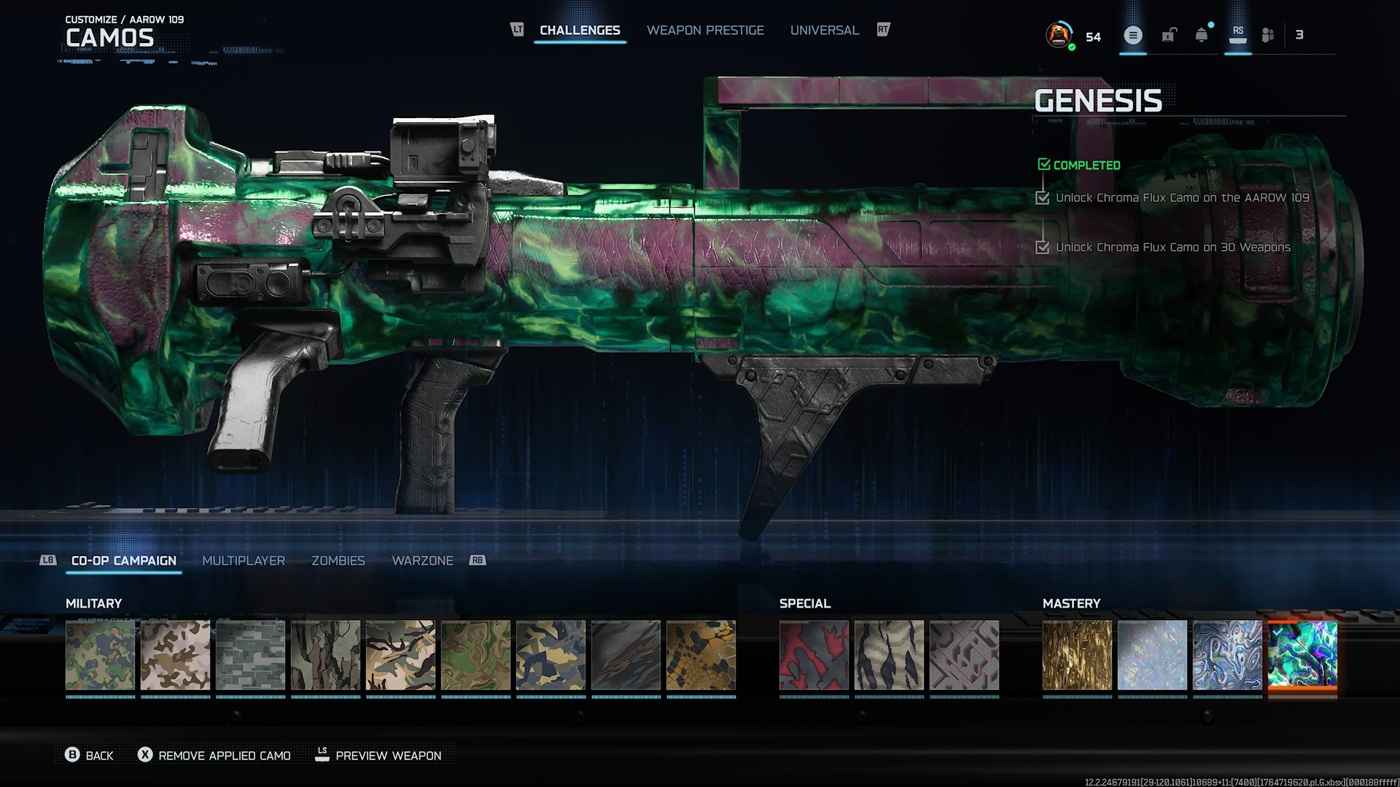Choose the red and gray Special camo

[814, 655]
